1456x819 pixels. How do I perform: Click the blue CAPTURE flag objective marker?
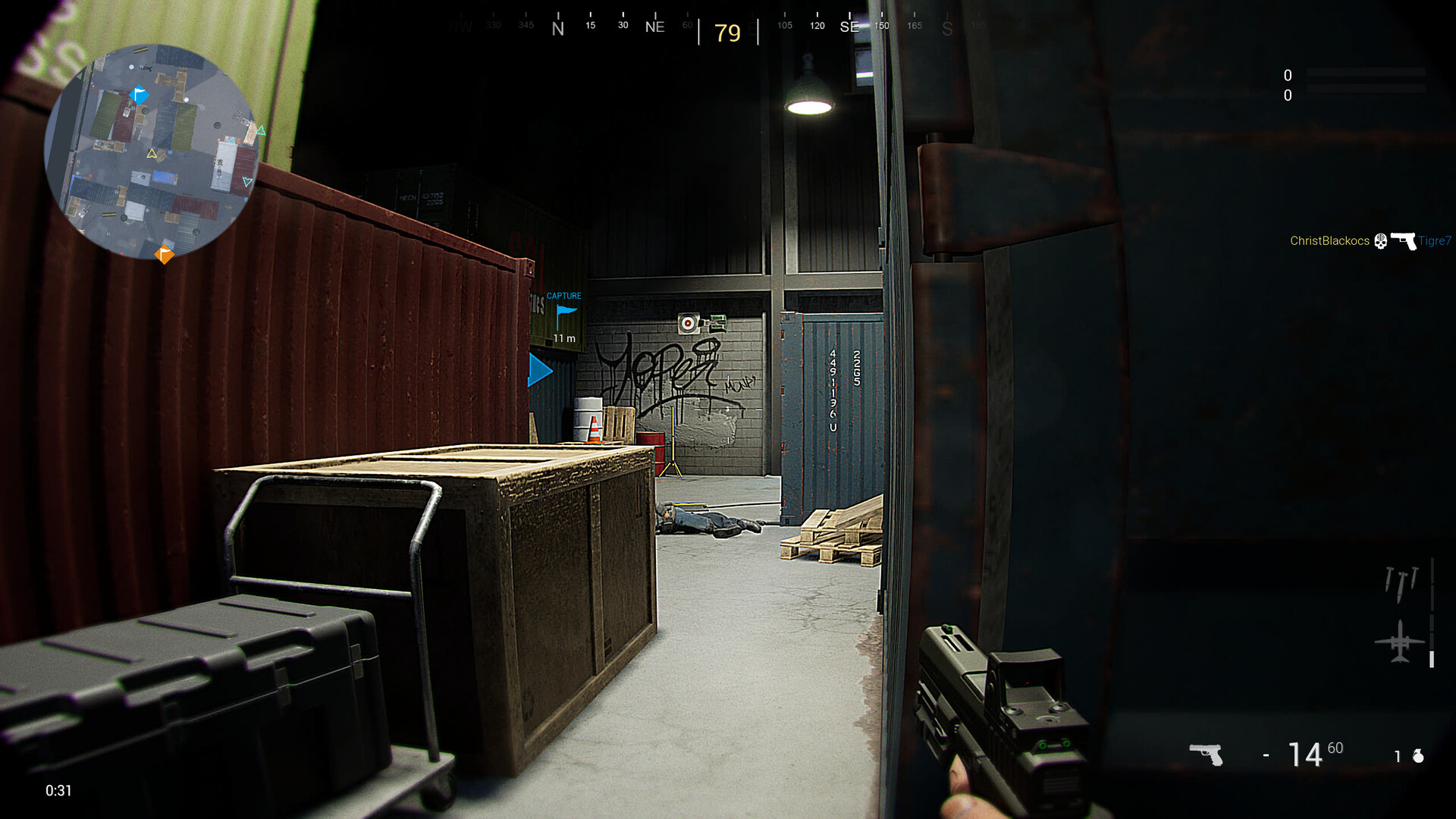(566, 312)
